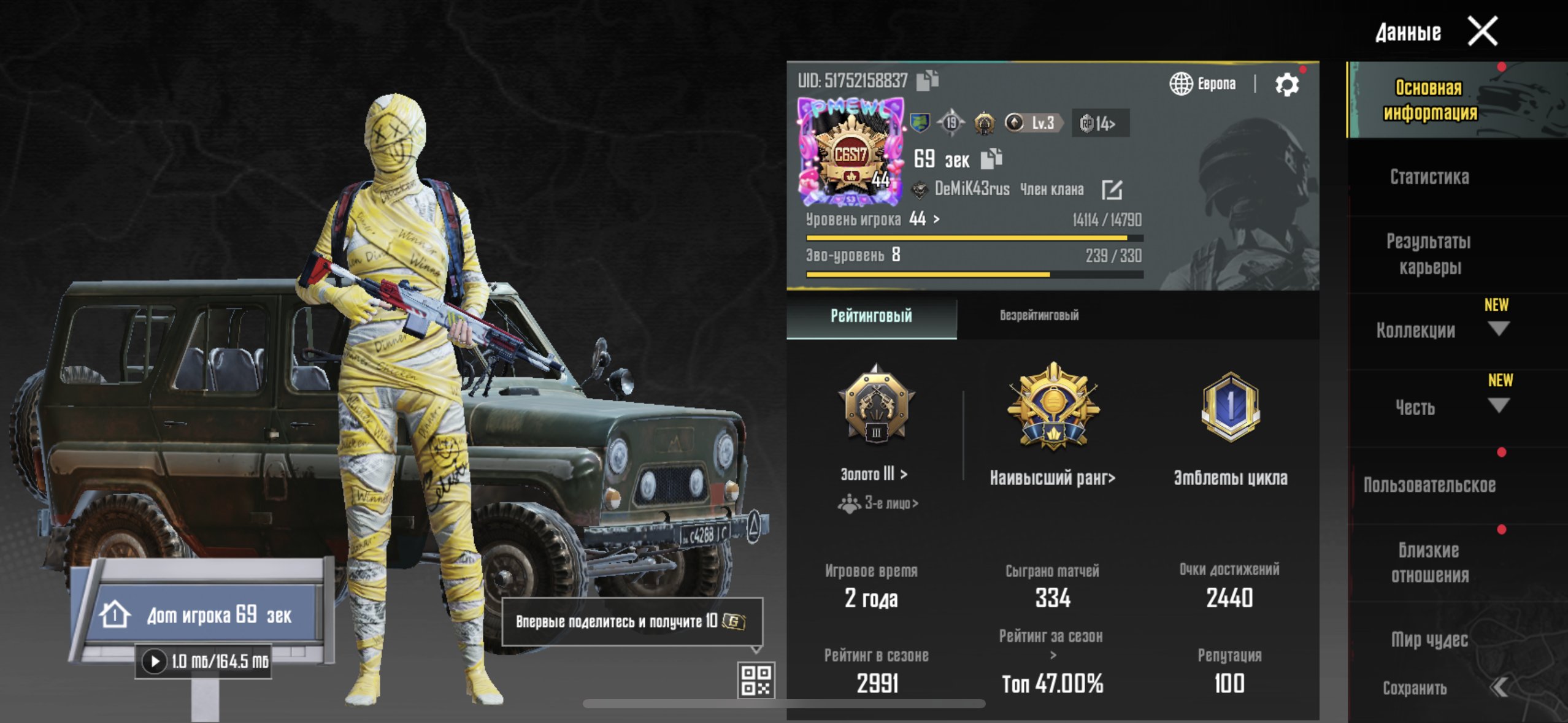Open the Пользовательское section
Image resolution: width=1568 pixels, height=723 pixels.
pyautogui.click(x=1429, y=485)
